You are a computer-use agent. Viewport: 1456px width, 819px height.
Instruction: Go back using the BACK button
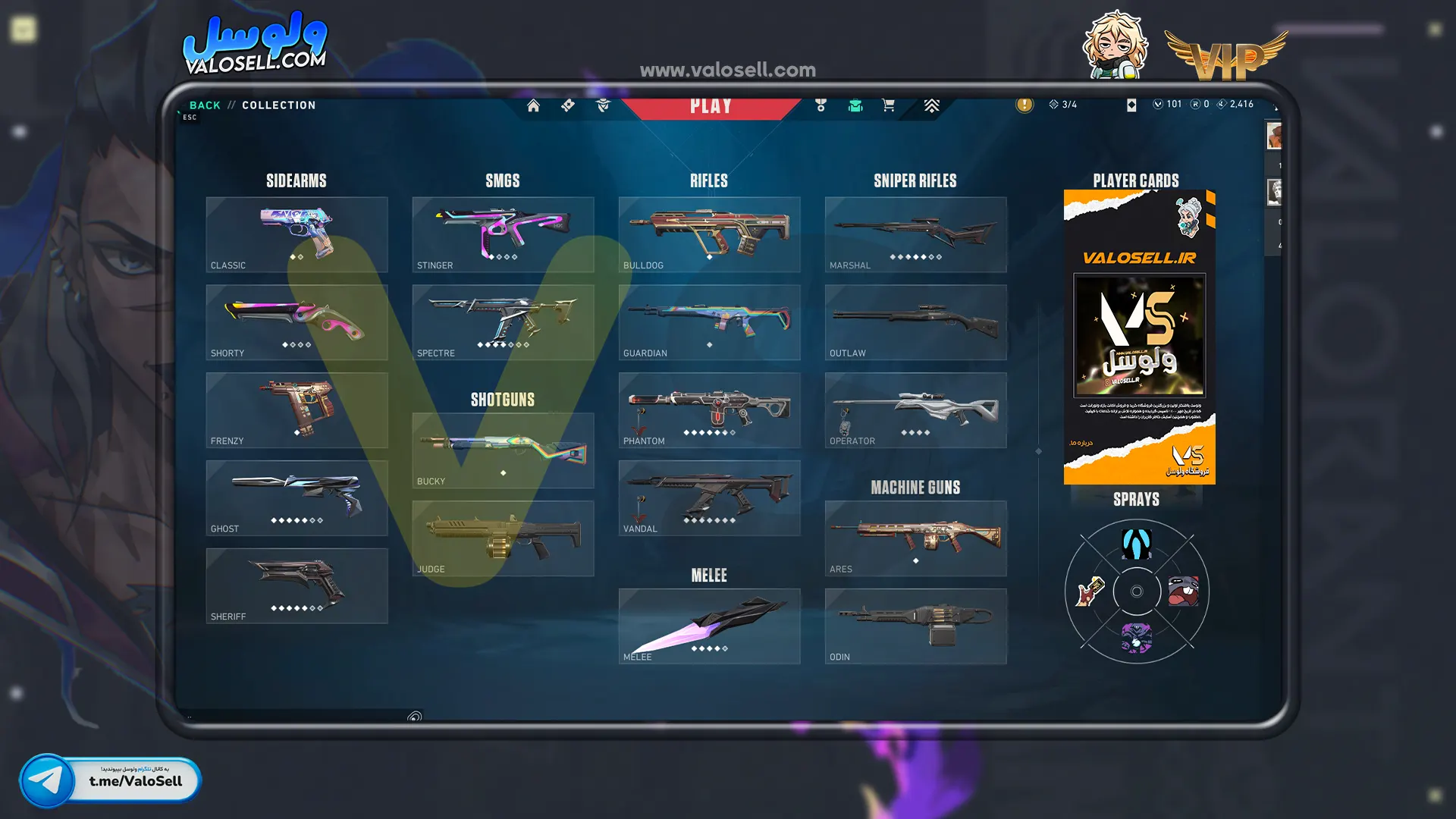point(204,105)
